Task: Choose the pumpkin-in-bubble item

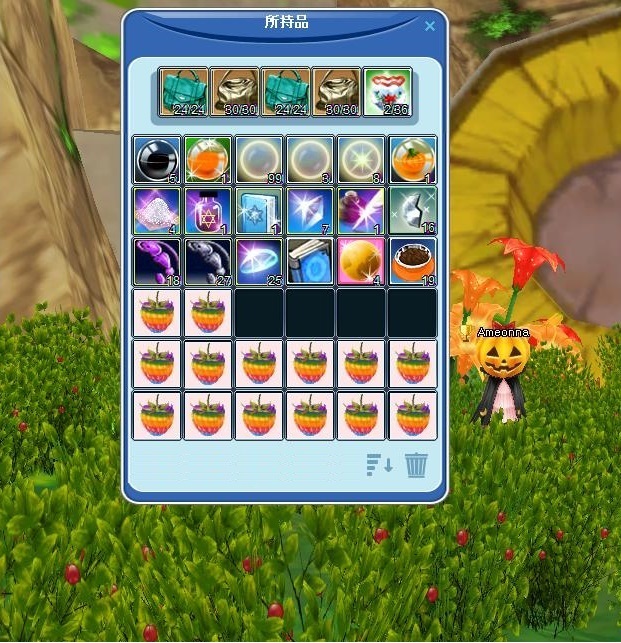Action: pos(412,160)
